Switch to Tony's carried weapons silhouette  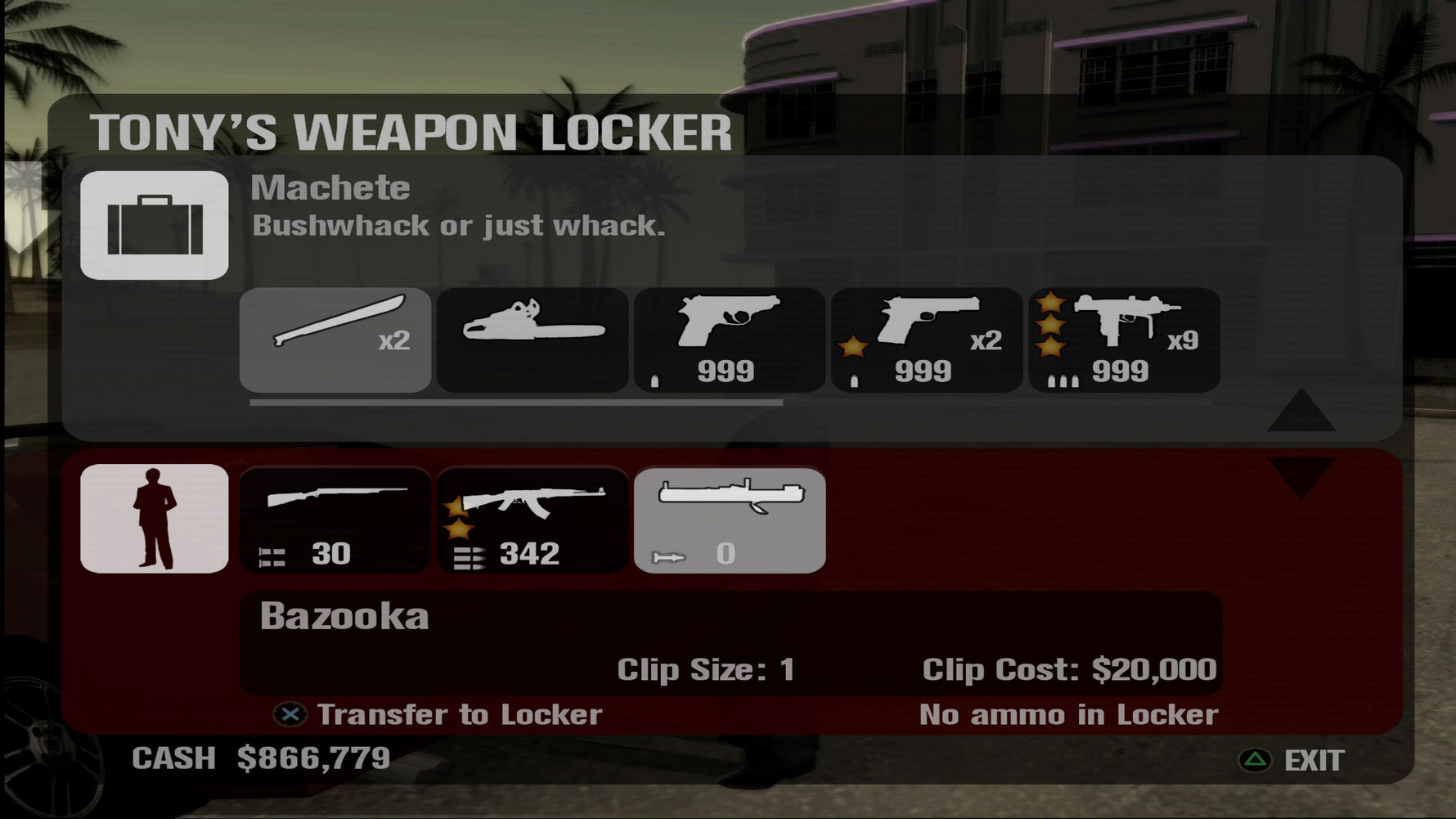155,519
